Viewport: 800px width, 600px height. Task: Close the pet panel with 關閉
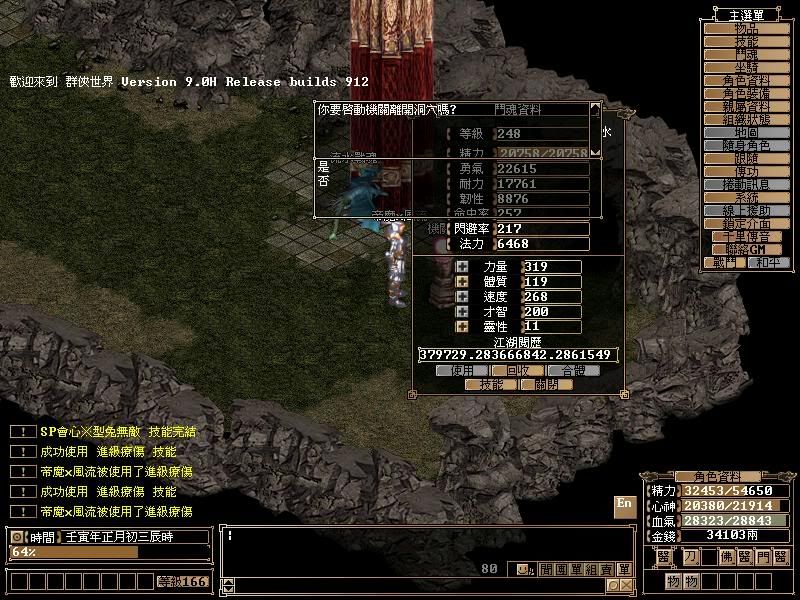[x=546, y=384]
